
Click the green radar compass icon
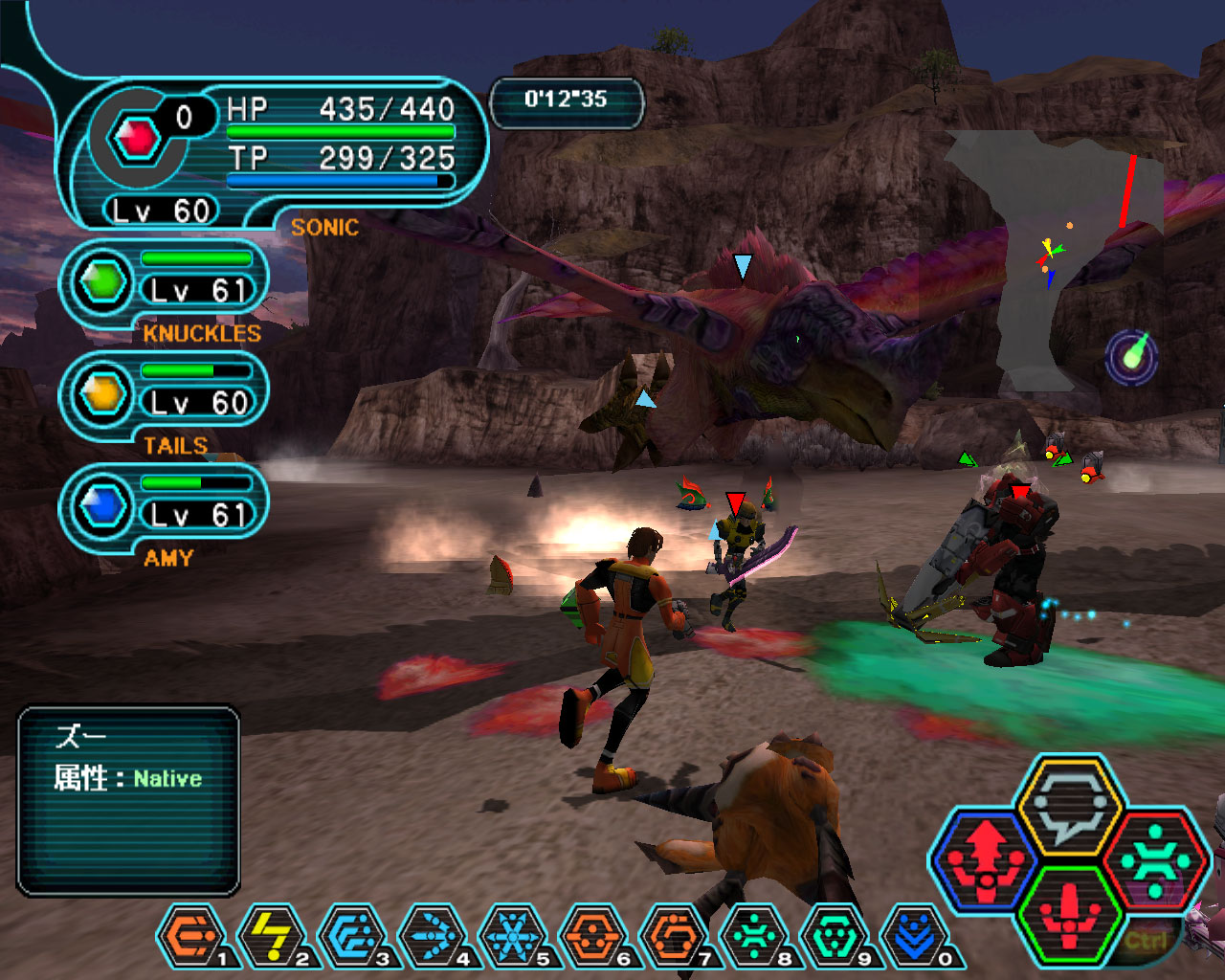(x=1132, y=356)
